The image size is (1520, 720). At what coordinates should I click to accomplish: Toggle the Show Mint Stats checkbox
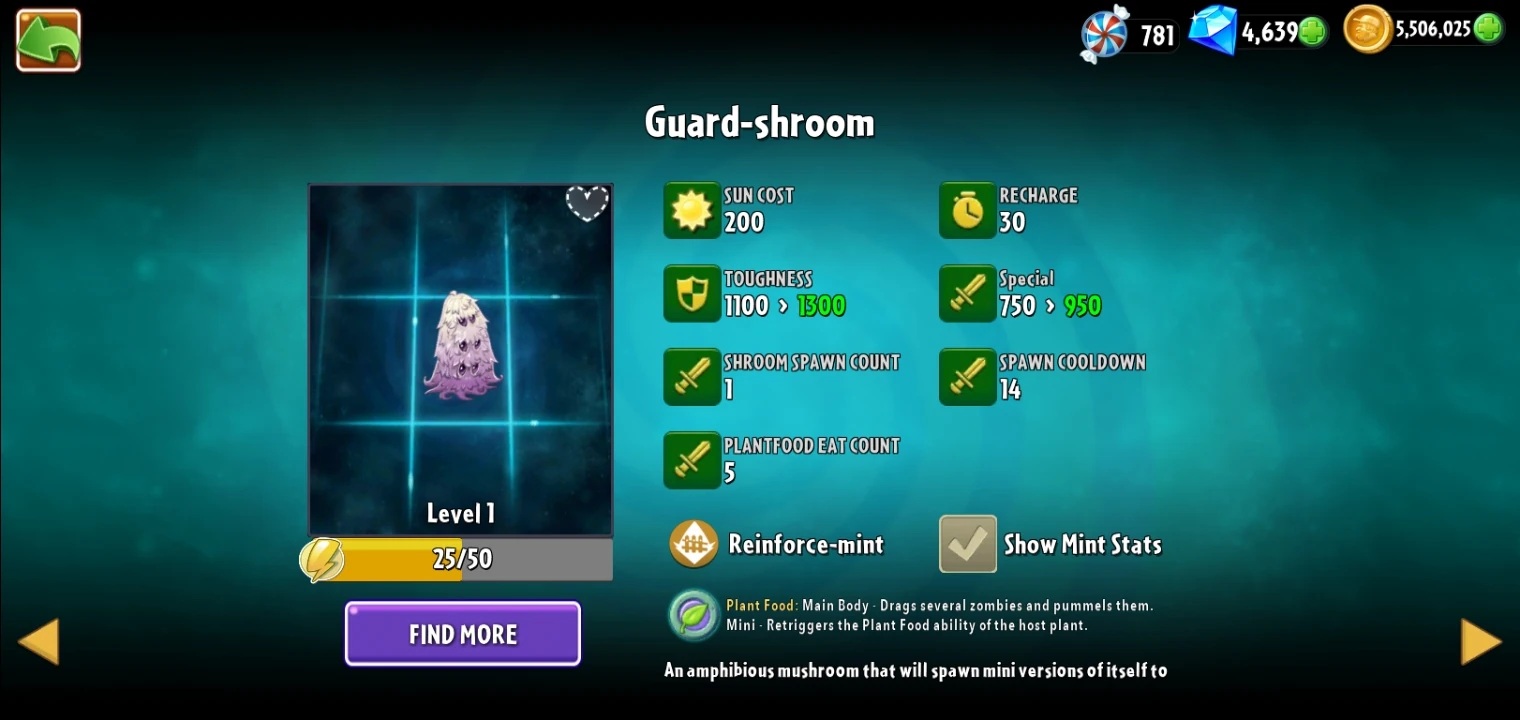point(966,544)
